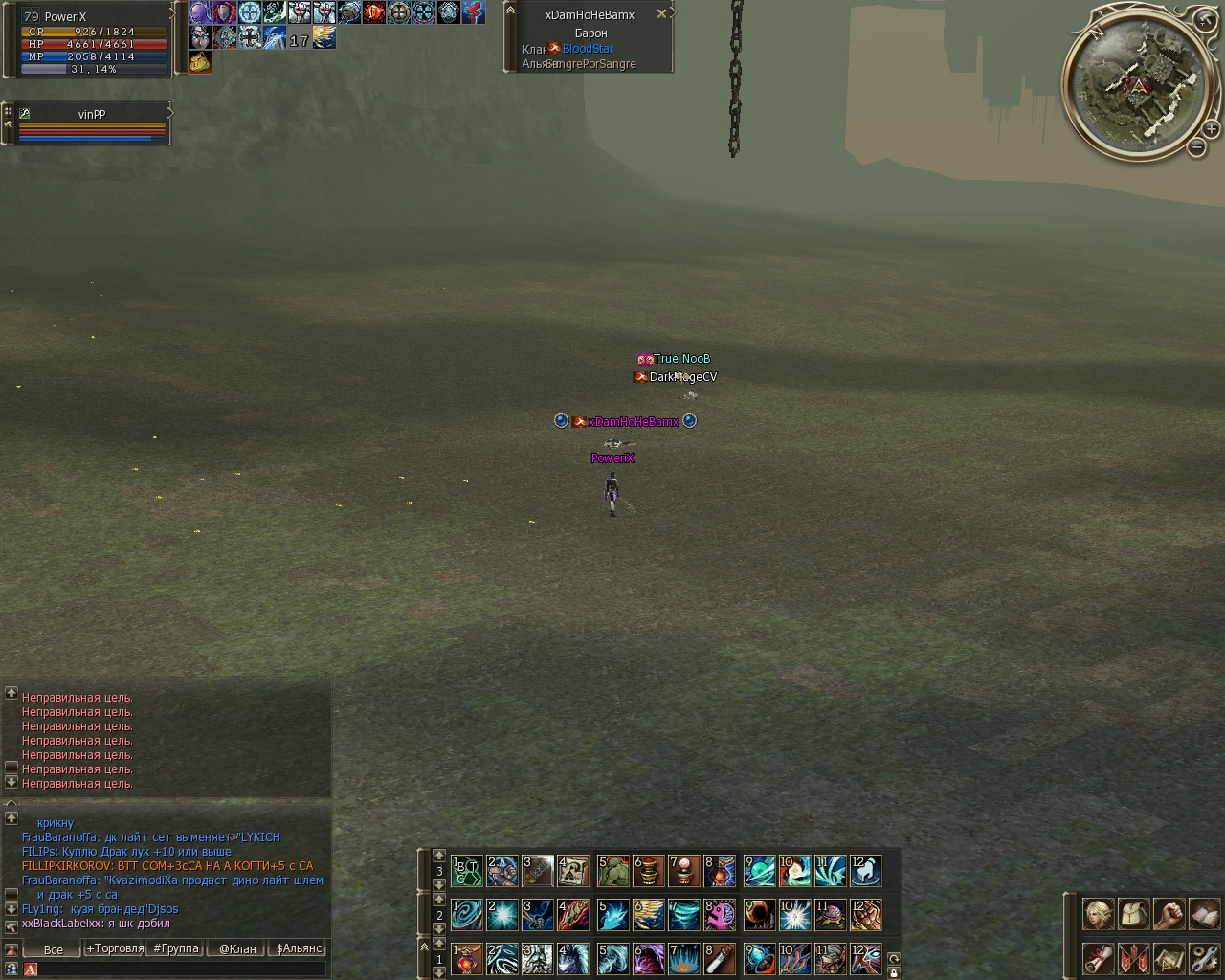1225x980 pixels.
Task: Open the inventory bag icon
Action: pyautogui.click(x=1133, y=914)
